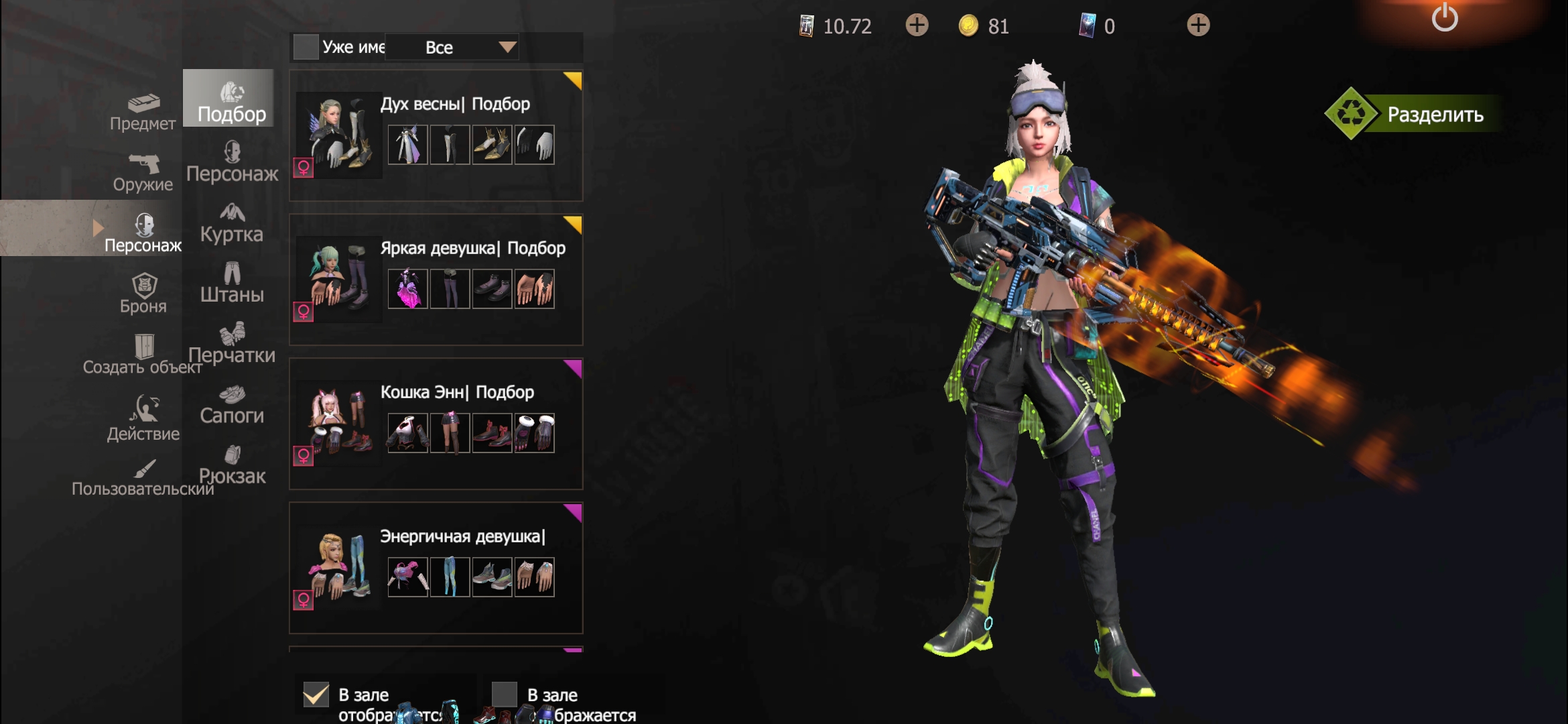Click the power icon to exit
The image size is (1568, 724).
click(1444, 18)
